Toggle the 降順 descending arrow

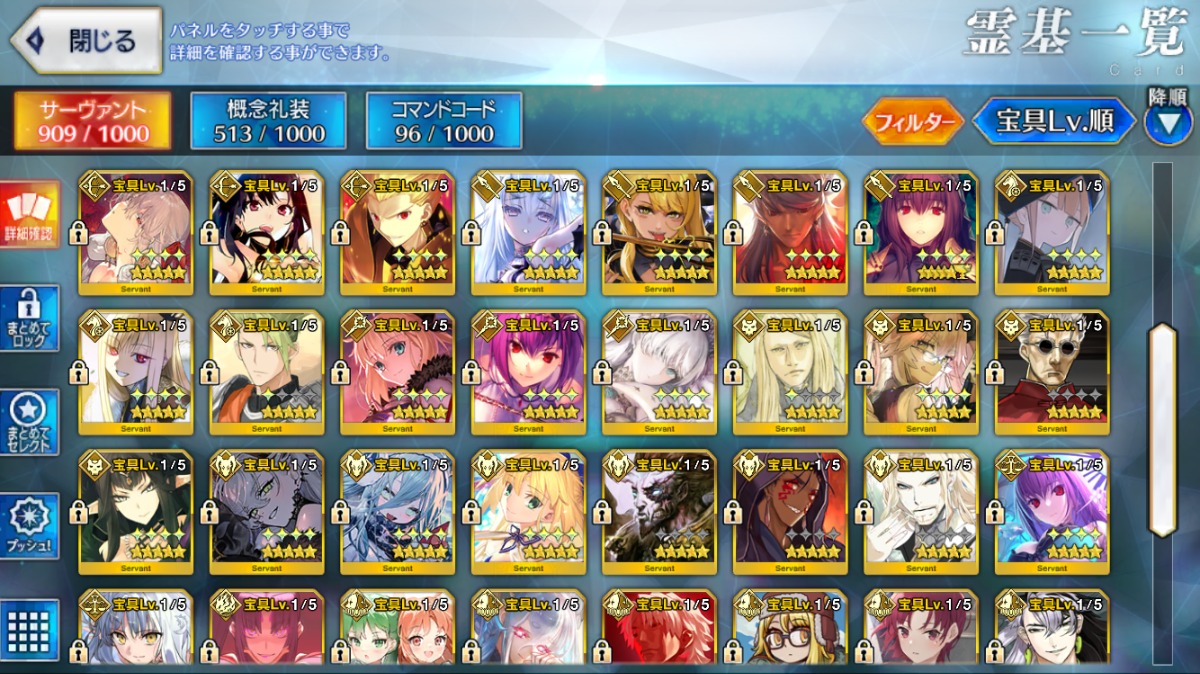[x=1167, y=121]
